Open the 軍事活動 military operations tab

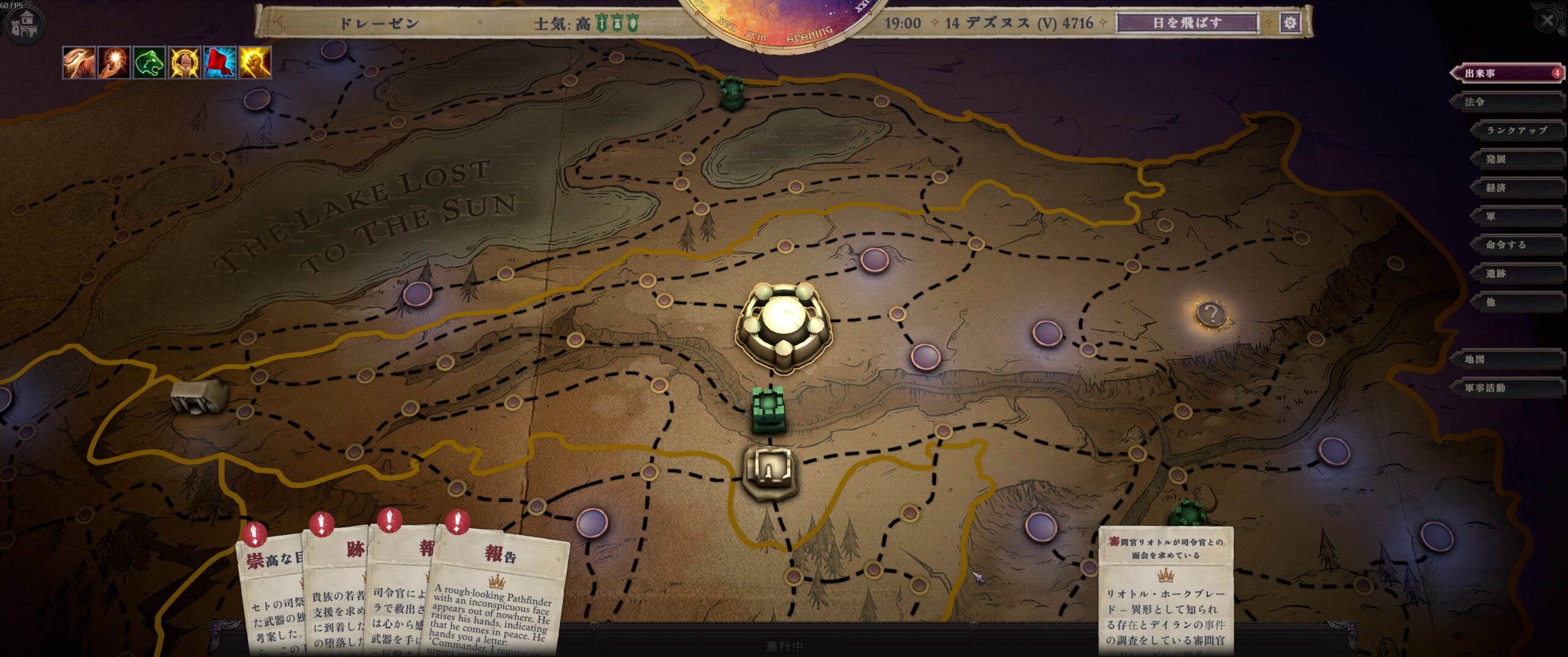(1507, 388)
